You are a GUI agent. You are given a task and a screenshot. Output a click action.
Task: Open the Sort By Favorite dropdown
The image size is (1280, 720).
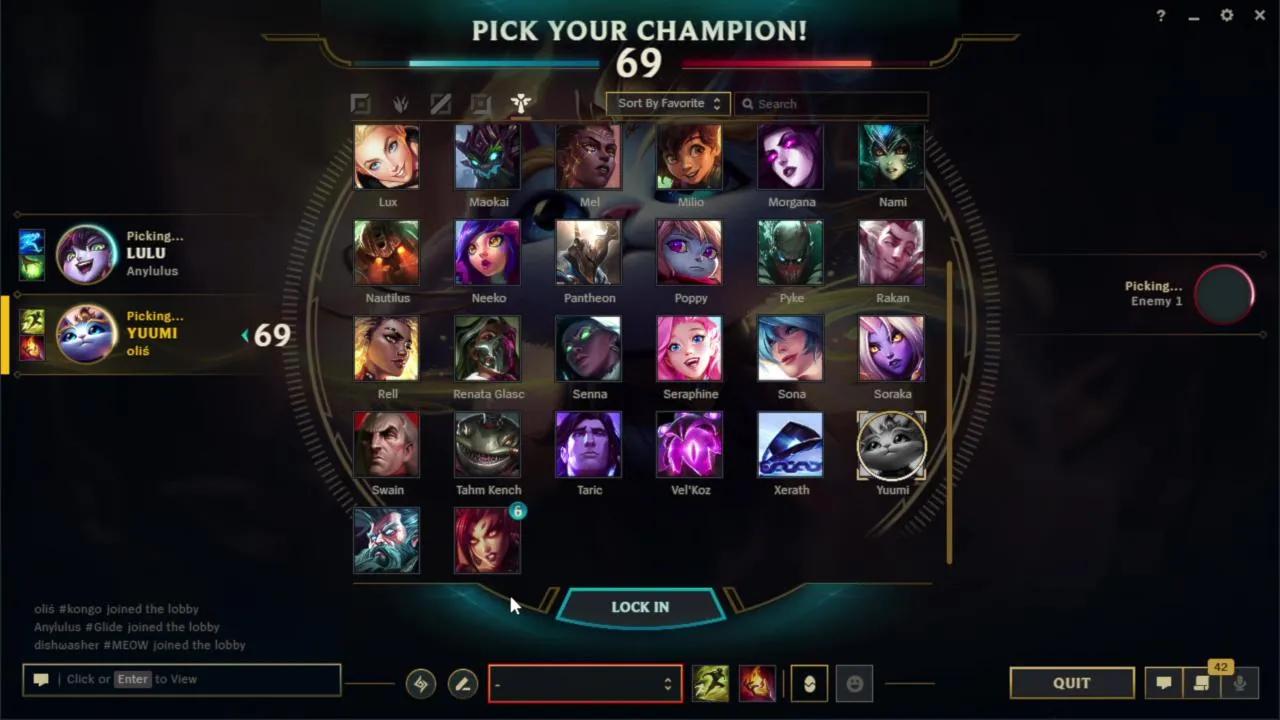click(667, 103)
